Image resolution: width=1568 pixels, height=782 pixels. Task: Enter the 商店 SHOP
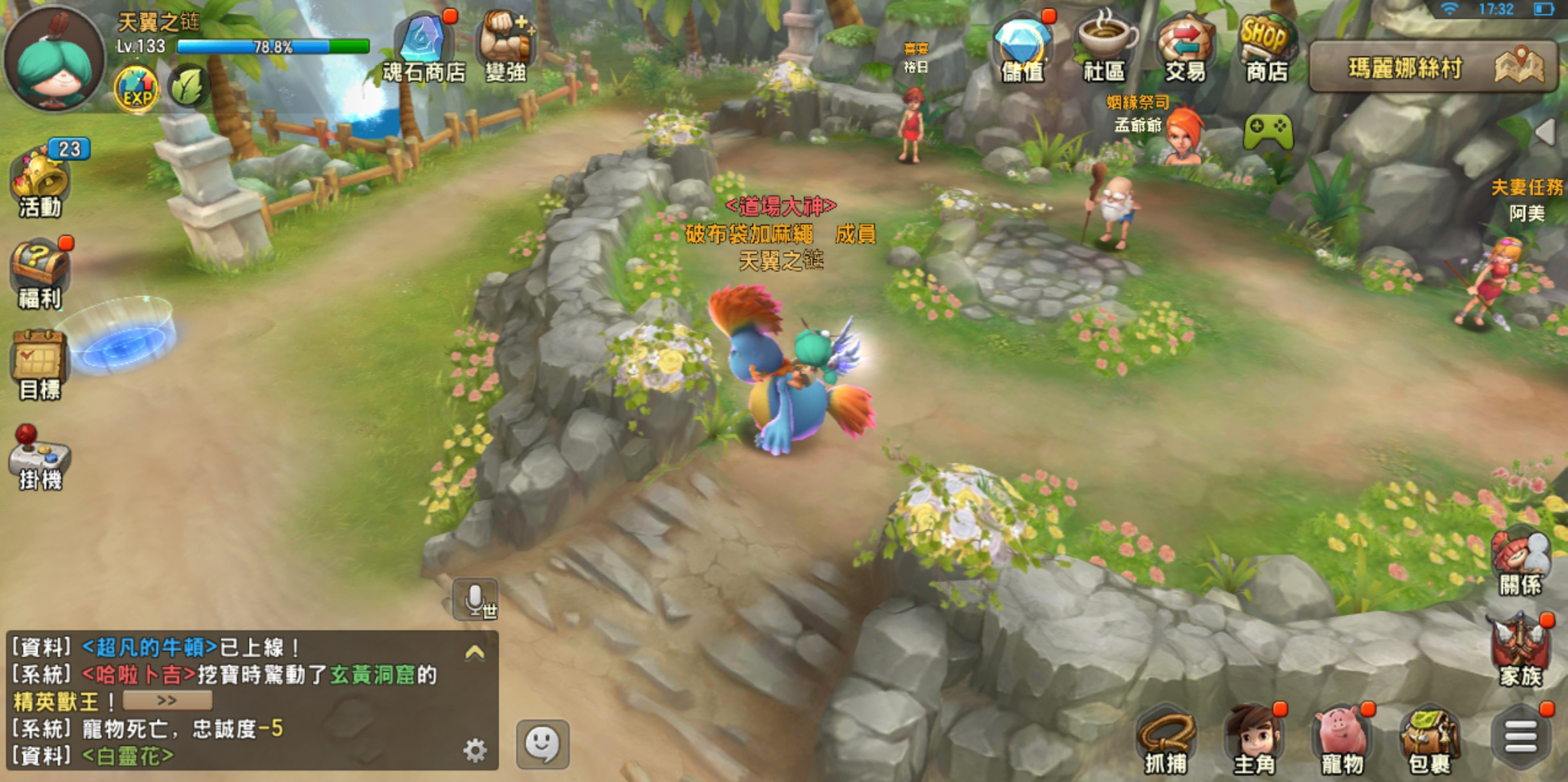(1266, 47)
